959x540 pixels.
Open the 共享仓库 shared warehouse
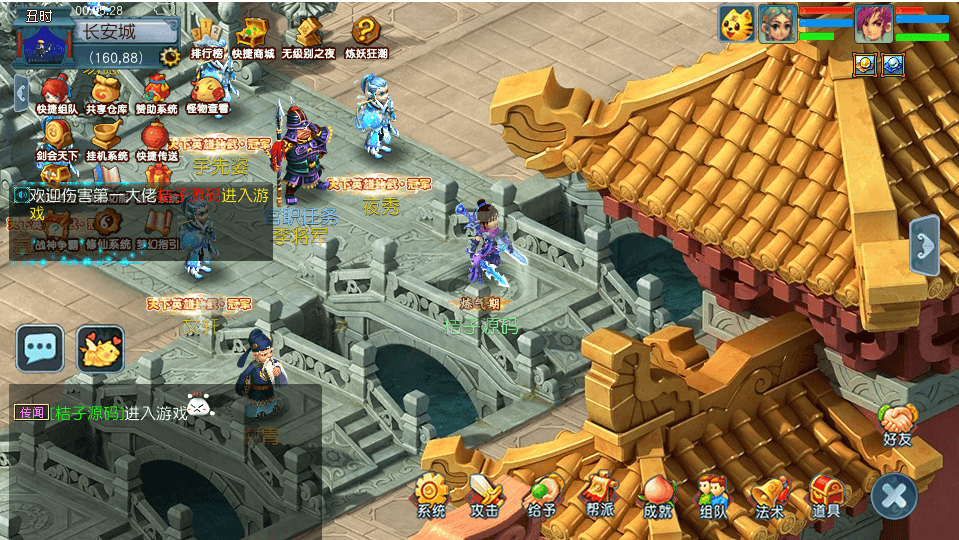click(x=108, y=93)
